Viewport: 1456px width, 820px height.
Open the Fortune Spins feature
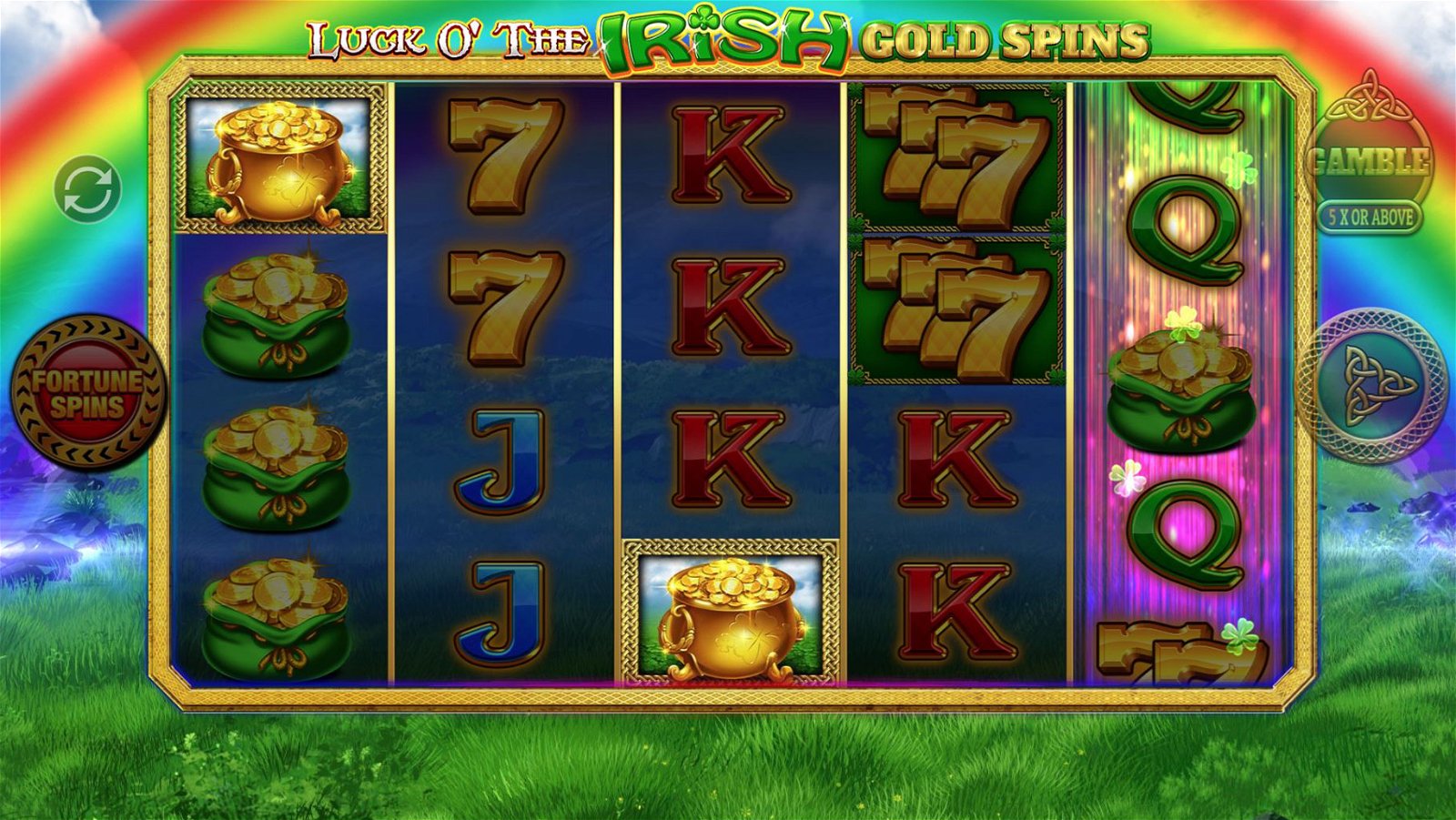(x=88, y=392)
